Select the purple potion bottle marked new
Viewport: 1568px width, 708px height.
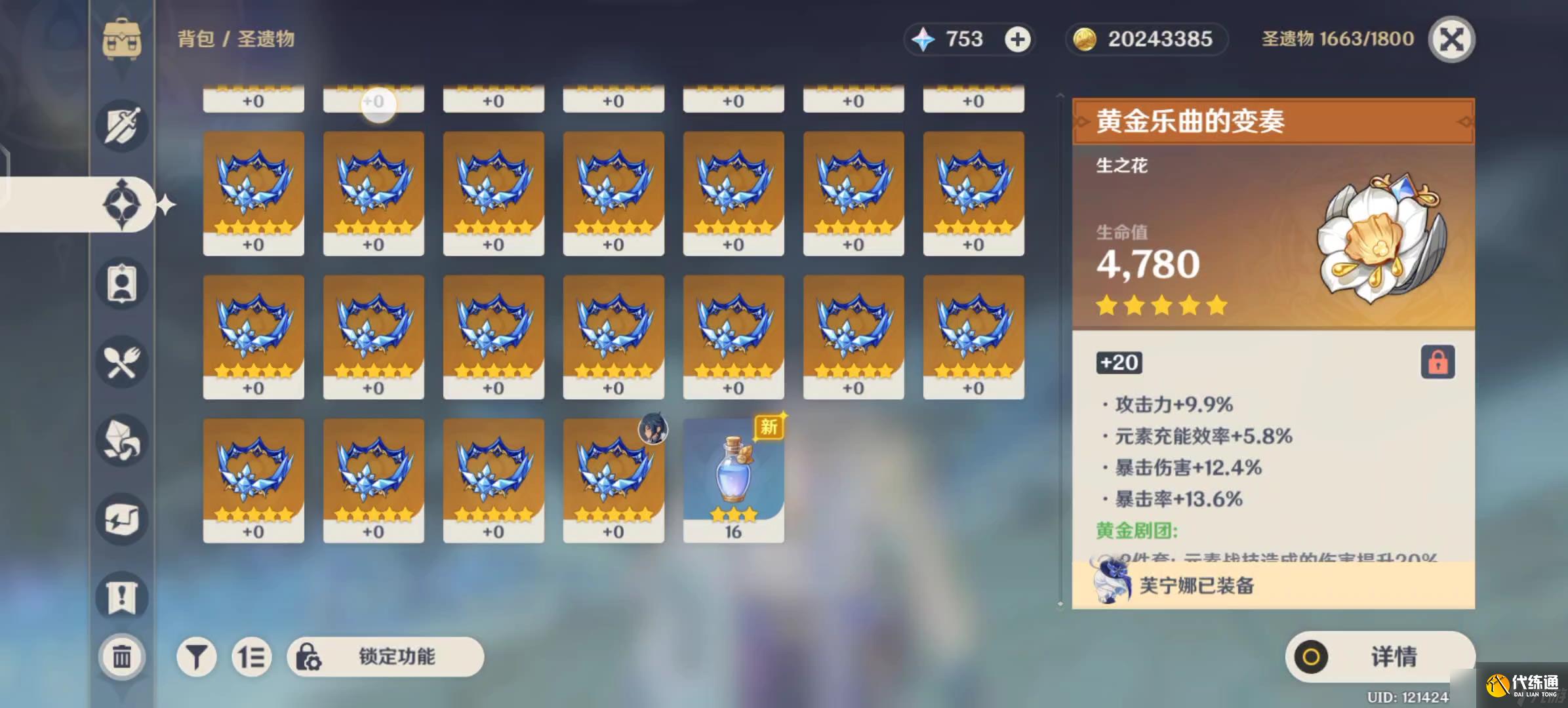(x=733, y=480)
